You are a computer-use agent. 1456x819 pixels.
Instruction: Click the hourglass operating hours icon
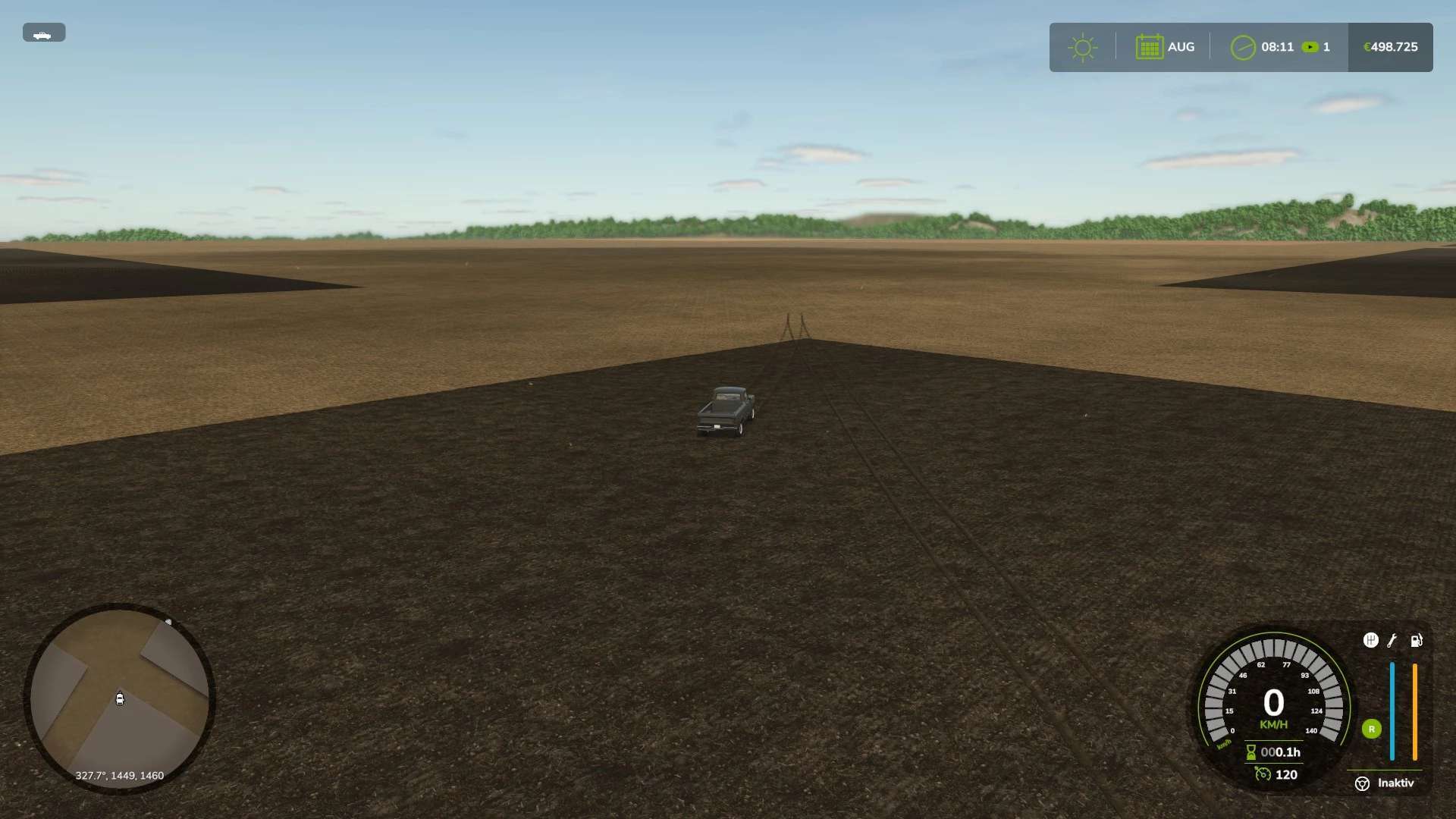(1250, 752)
